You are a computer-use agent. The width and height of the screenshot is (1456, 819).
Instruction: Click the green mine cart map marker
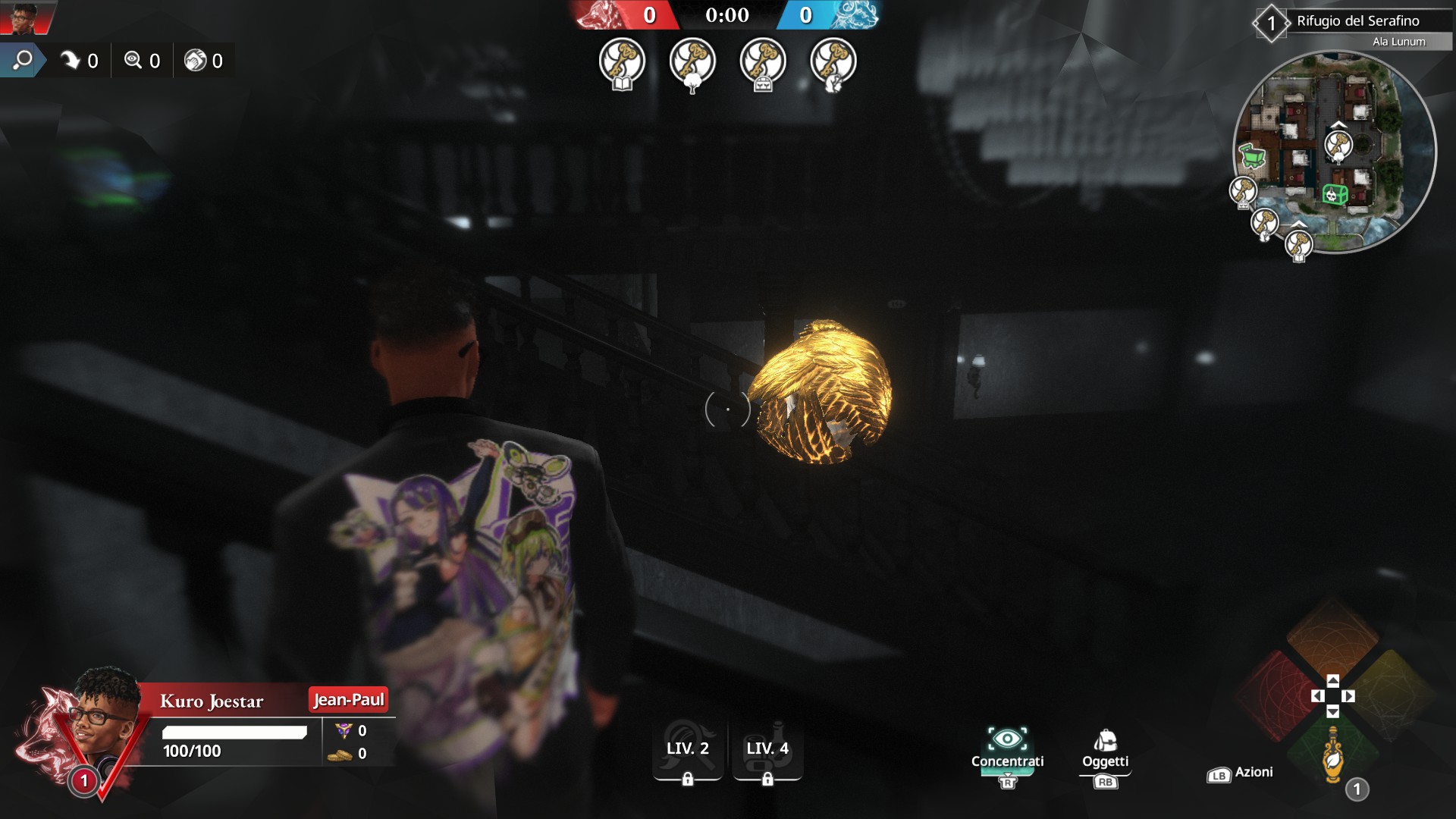(x=1251, y=156)
